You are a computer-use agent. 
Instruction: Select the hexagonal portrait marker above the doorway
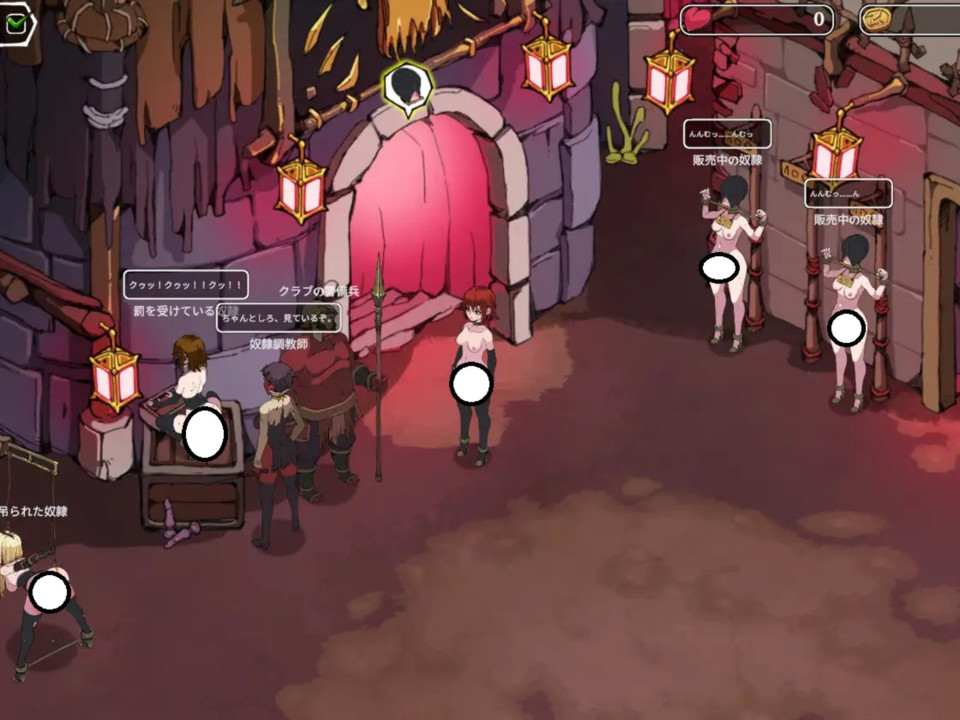click(406, 87)
